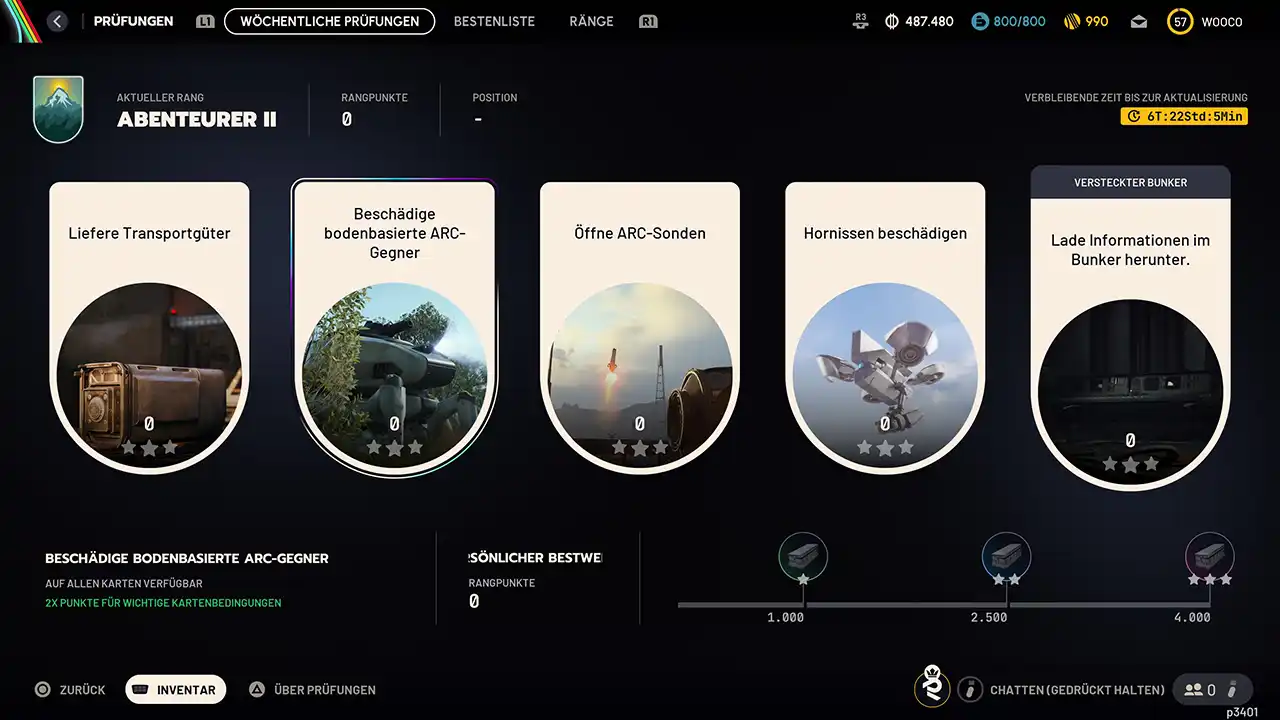1280x720 pixels.
Task: Open the Inventar button
Action: (x=176, y=690)
